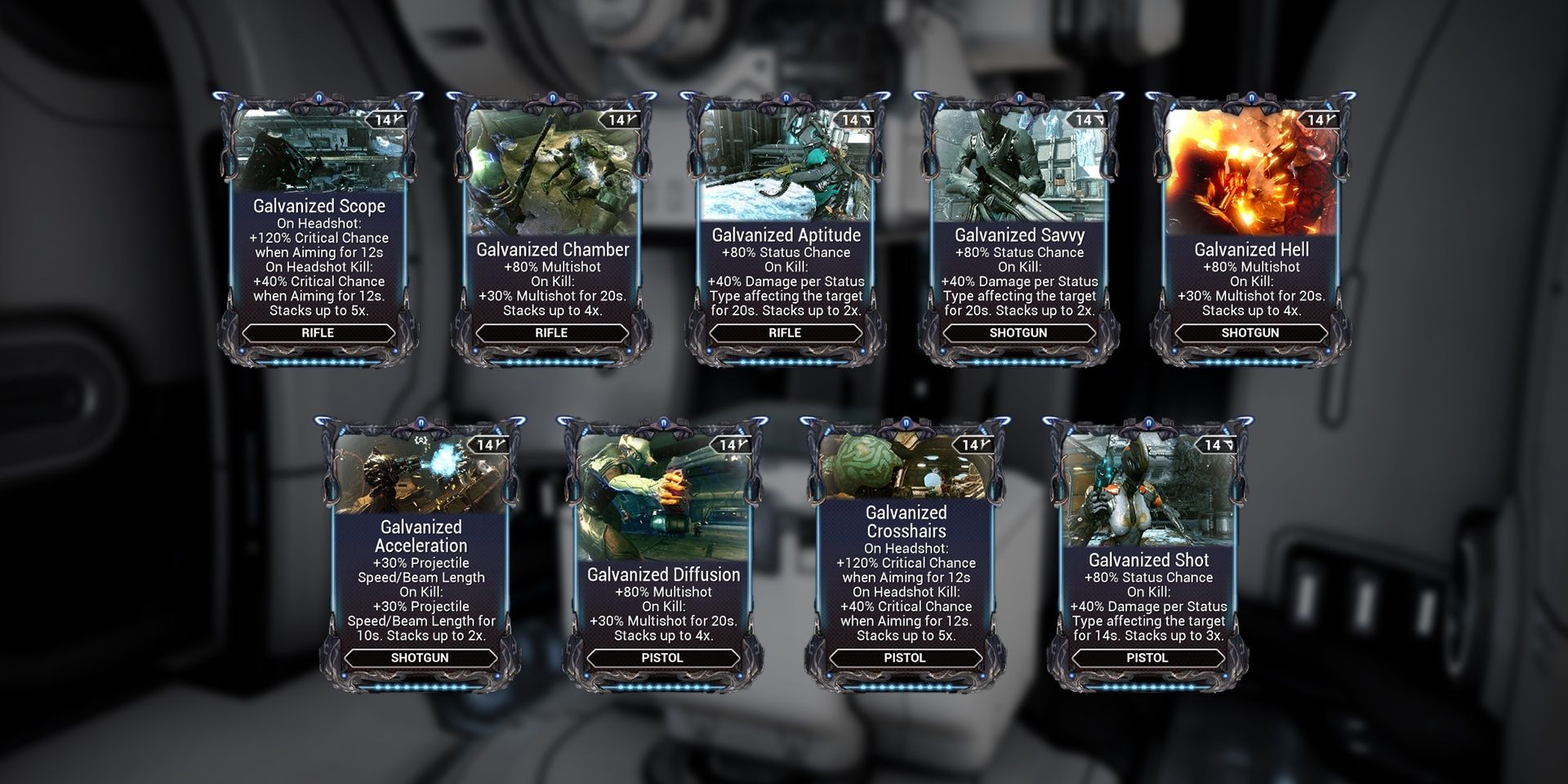Select the PISTOL label on Galvanized Shot

point(1147,658)
